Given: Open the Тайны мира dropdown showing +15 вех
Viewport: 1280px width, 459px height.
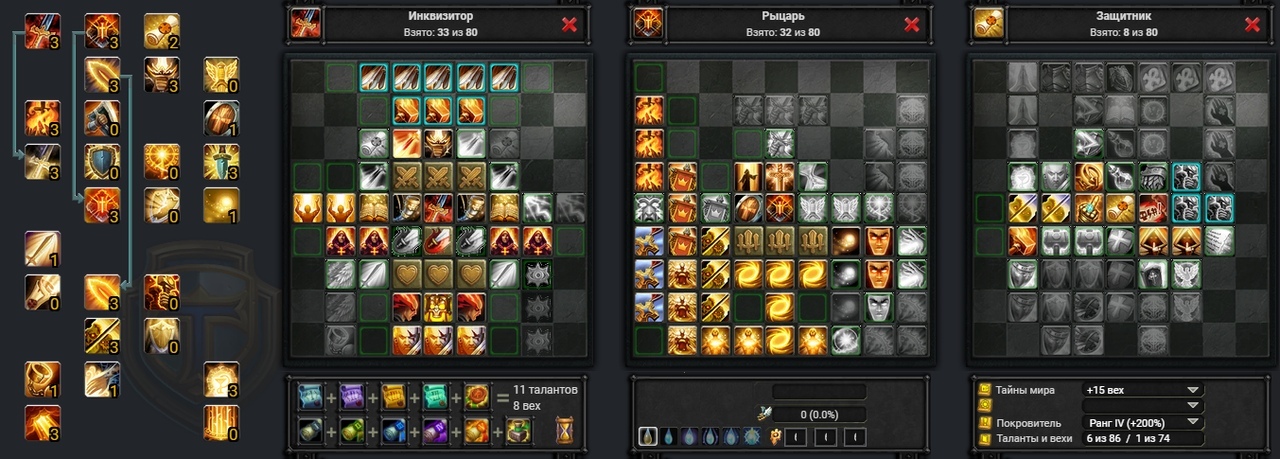Looking at the screenshot, I should point(1142,390).
